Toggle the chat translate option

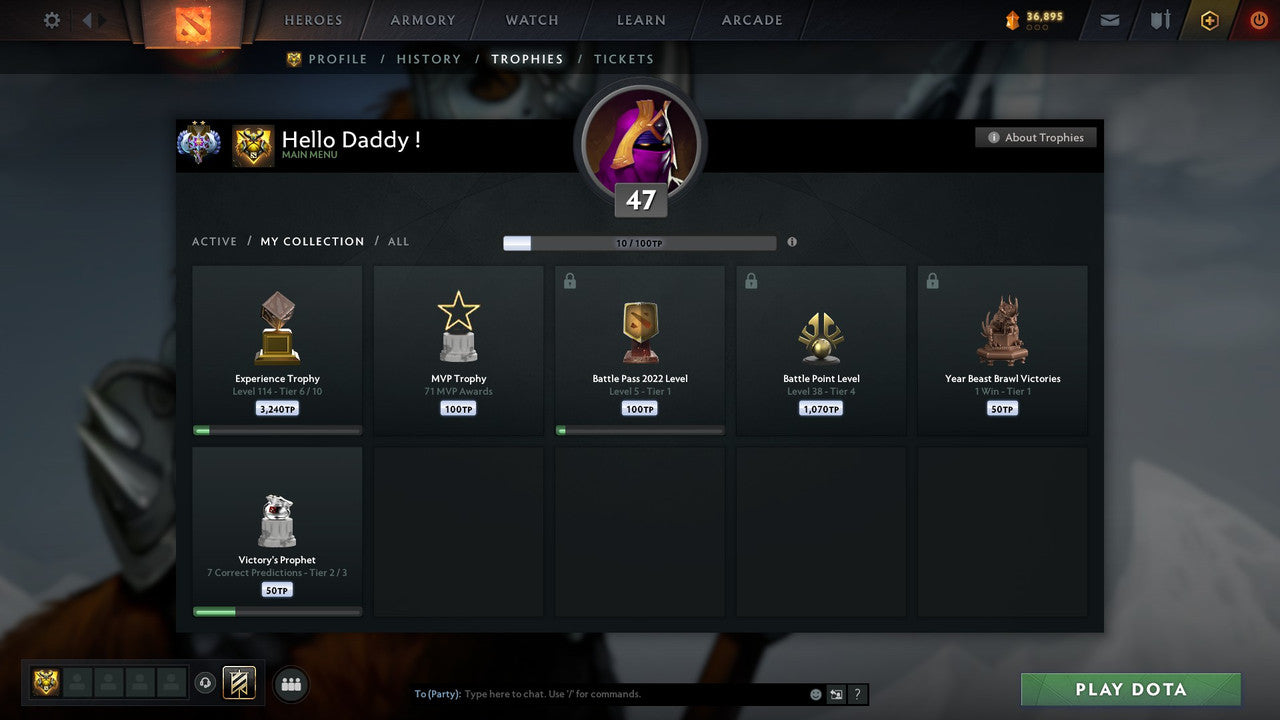[836, 694]
